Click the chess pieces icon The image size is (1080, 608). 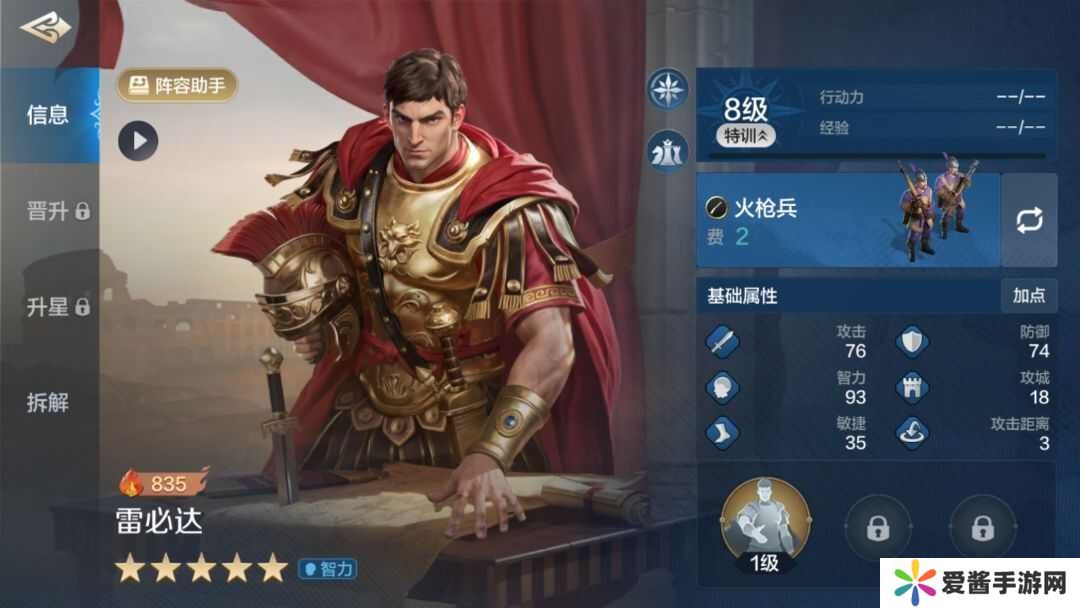click(667, 150)
